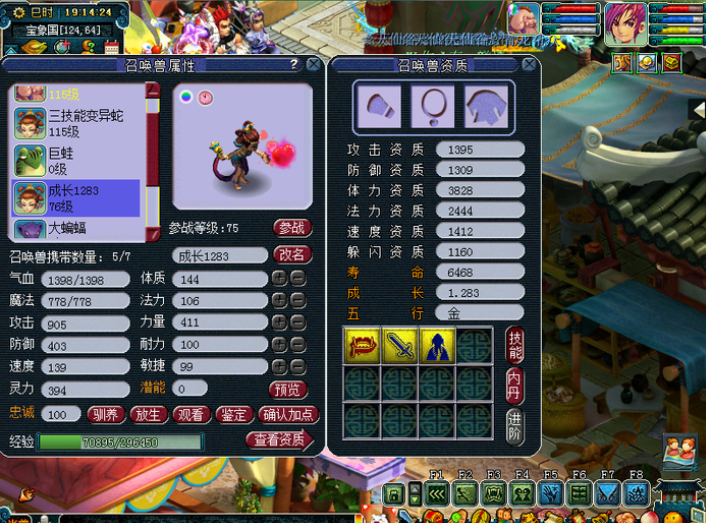Click the 参战 button
The height and width of the screenshot is (523, 706).
tap(292, 228)
